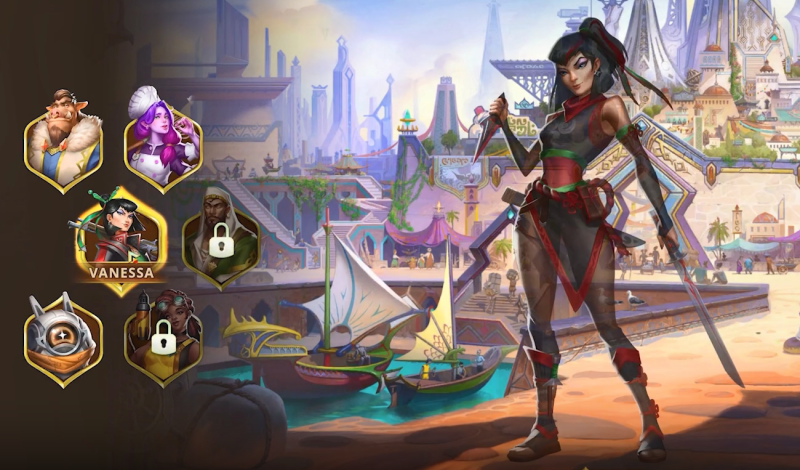Select the boar-faced hero with fur collar
The width and height of the screenshot is (800, 470).
point(63,141)
